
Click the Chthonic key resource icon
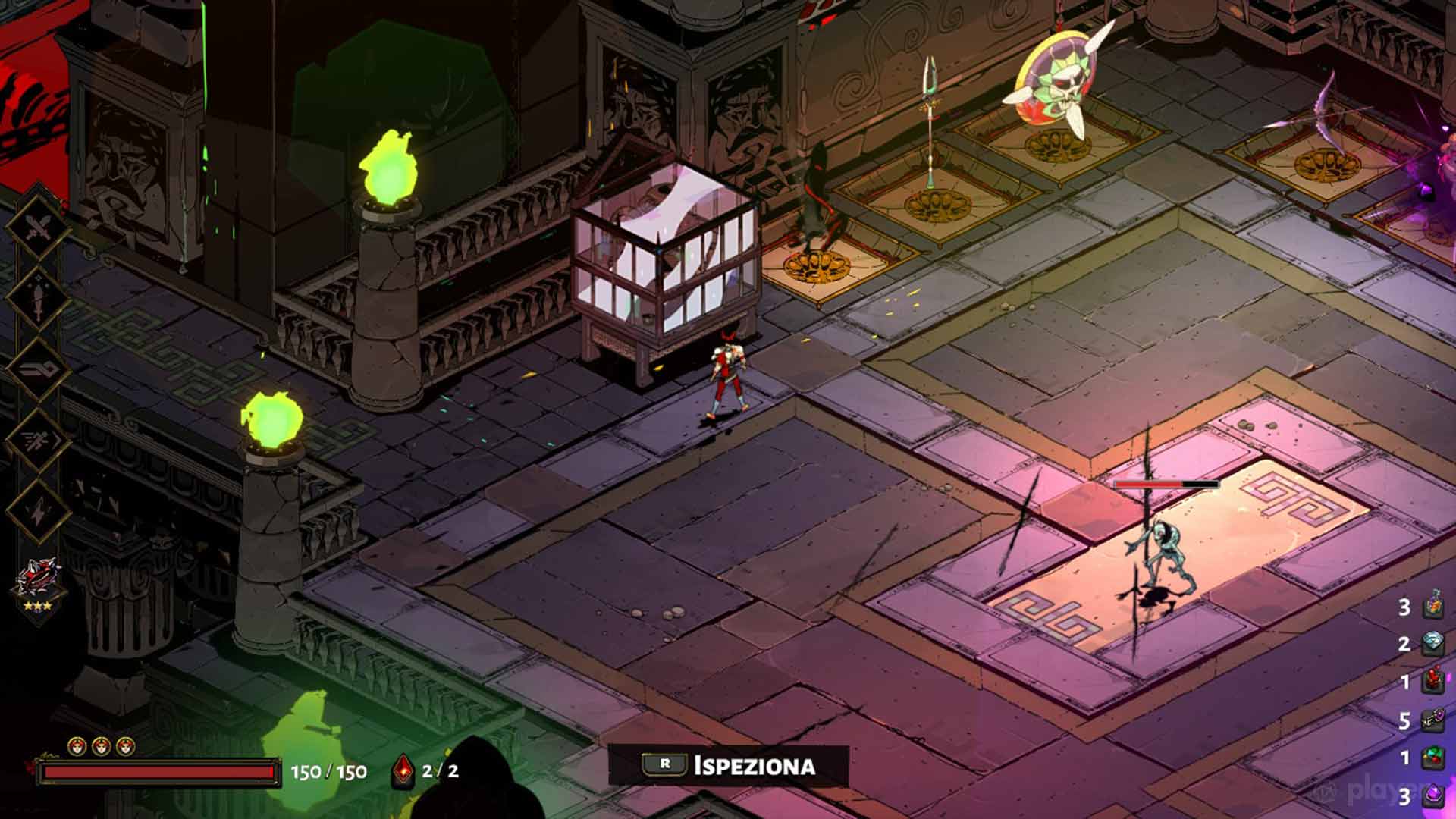tap(1433, 718)
